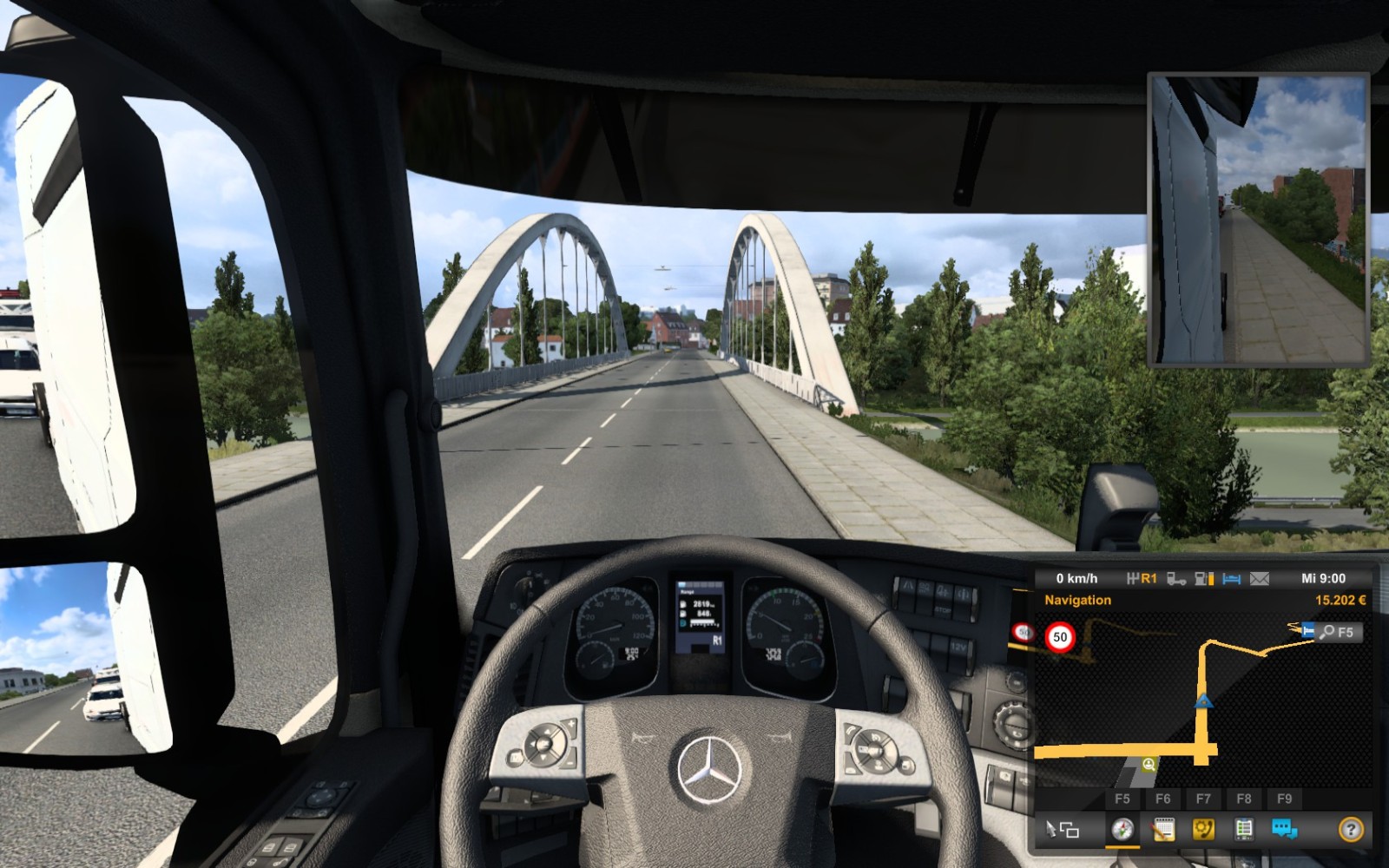The width and height of the screenshot is (1389, 868).
Task: Open the question mark help button
Action: point(1350,830)
